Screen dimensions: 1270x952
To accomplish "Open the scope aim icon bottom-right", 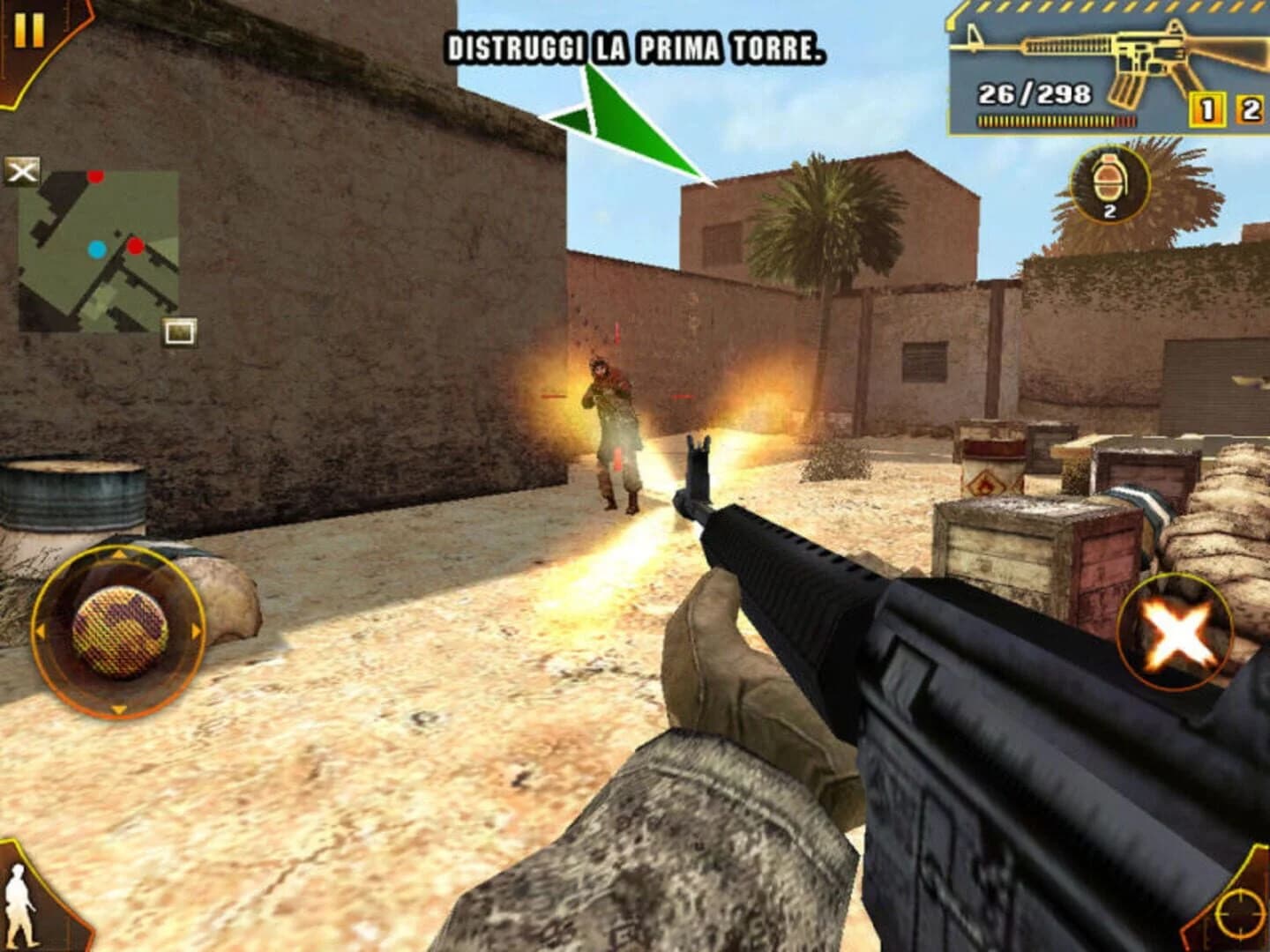I will pos(1239,912).
